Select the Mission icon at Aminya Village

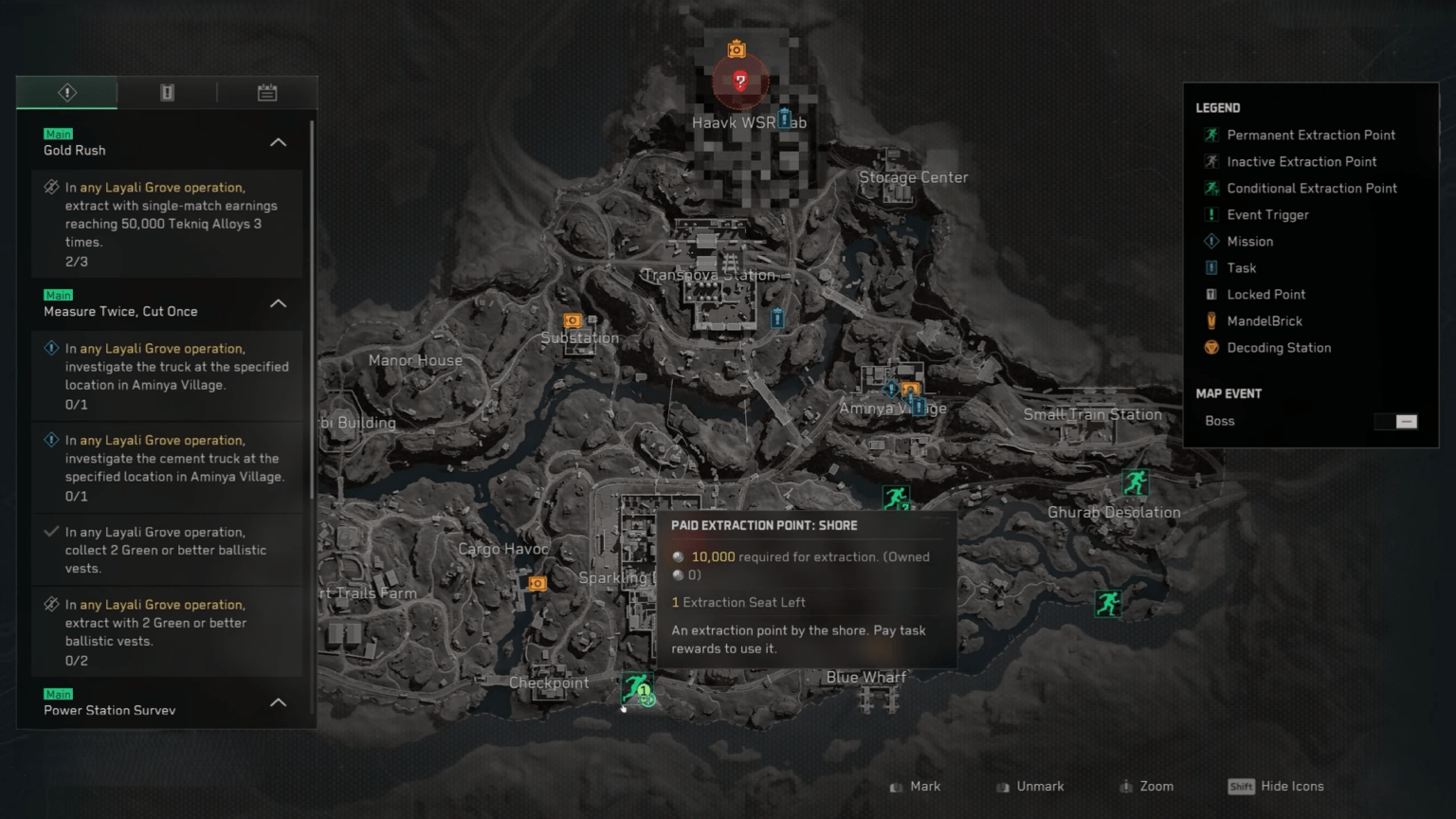pos(890,389)
